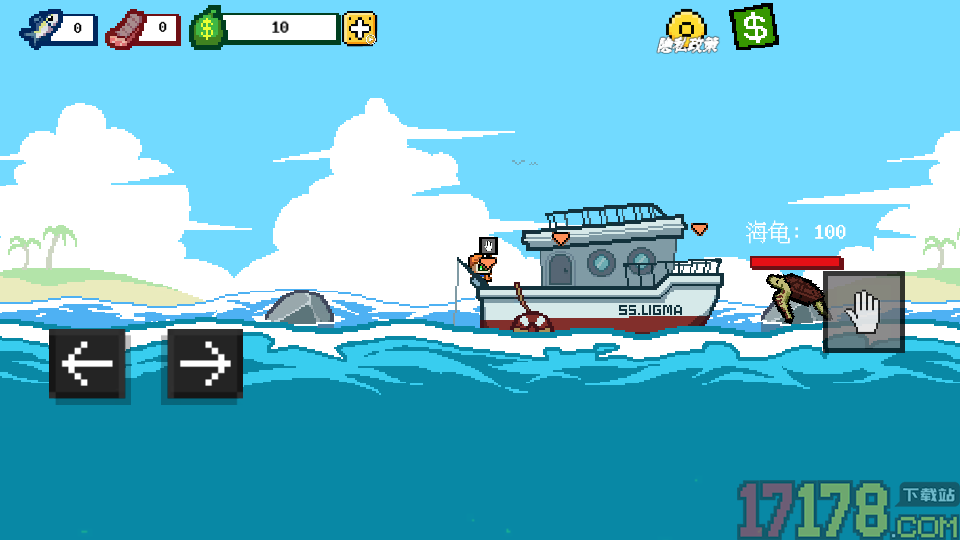Click the yellow plus to add money
The width and height of the screenshot is (960, 540).
(360, 28)
